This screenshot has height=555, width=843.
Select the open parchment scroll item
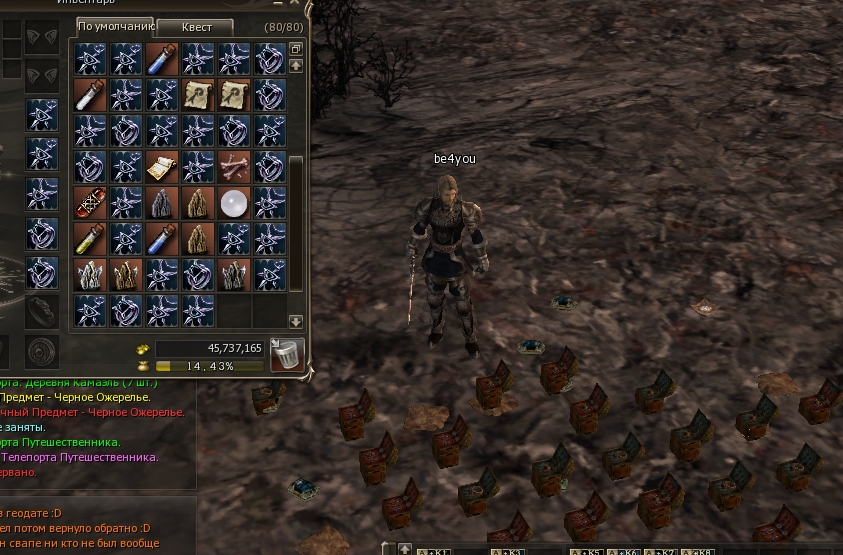pos(161,167)
